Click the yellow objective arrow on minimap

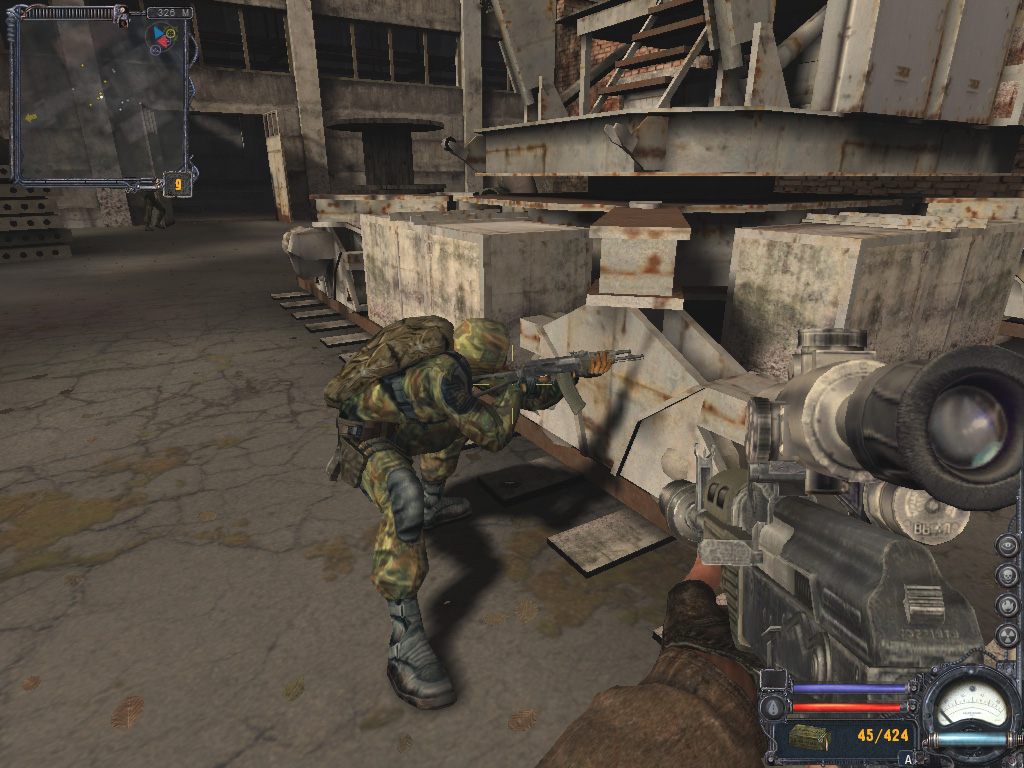pos(30,117)
